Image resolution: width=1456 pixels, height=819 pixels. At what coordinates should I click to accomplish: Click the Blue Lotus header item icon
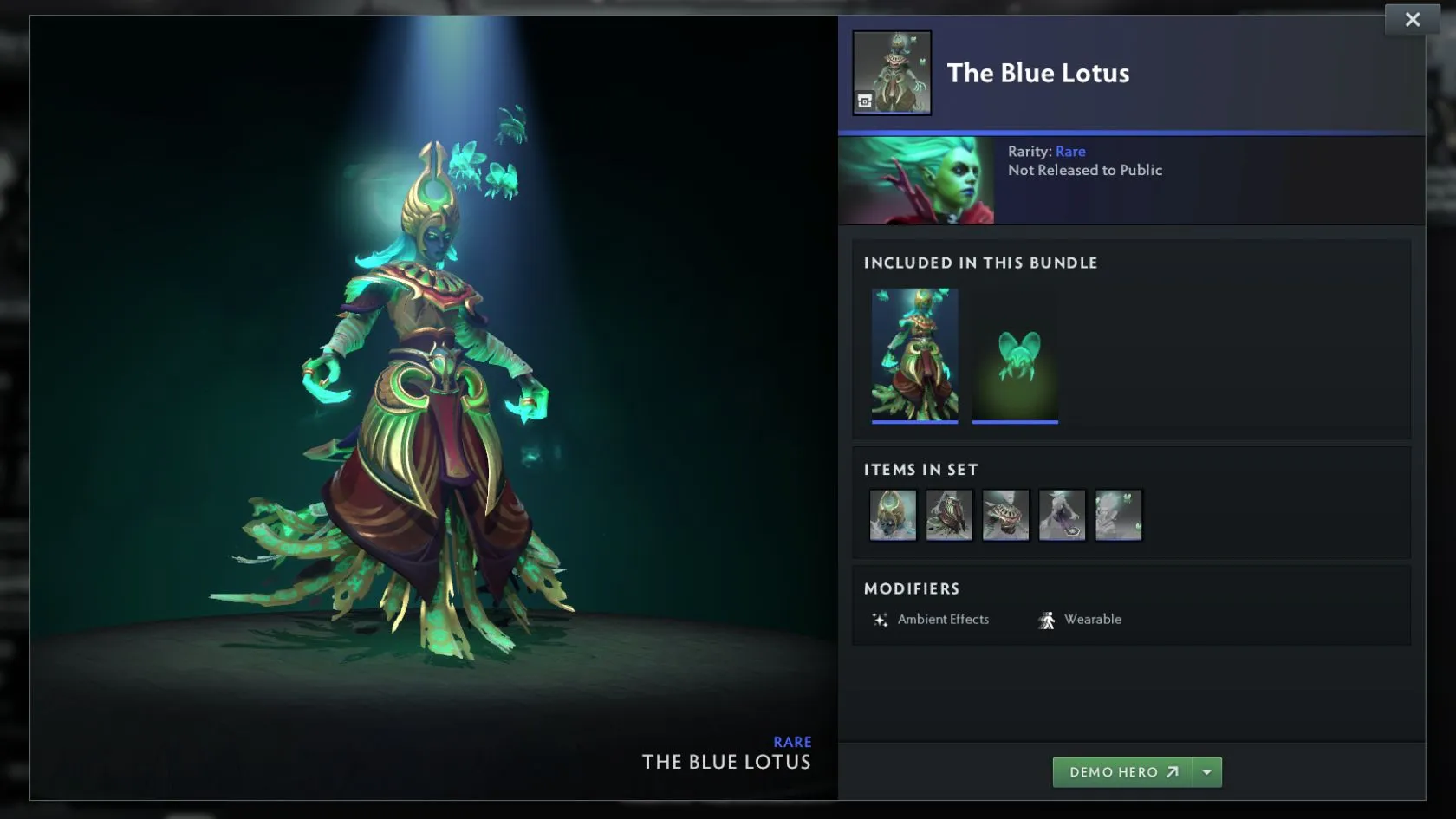pyautogui.click(x=892, y=73)
